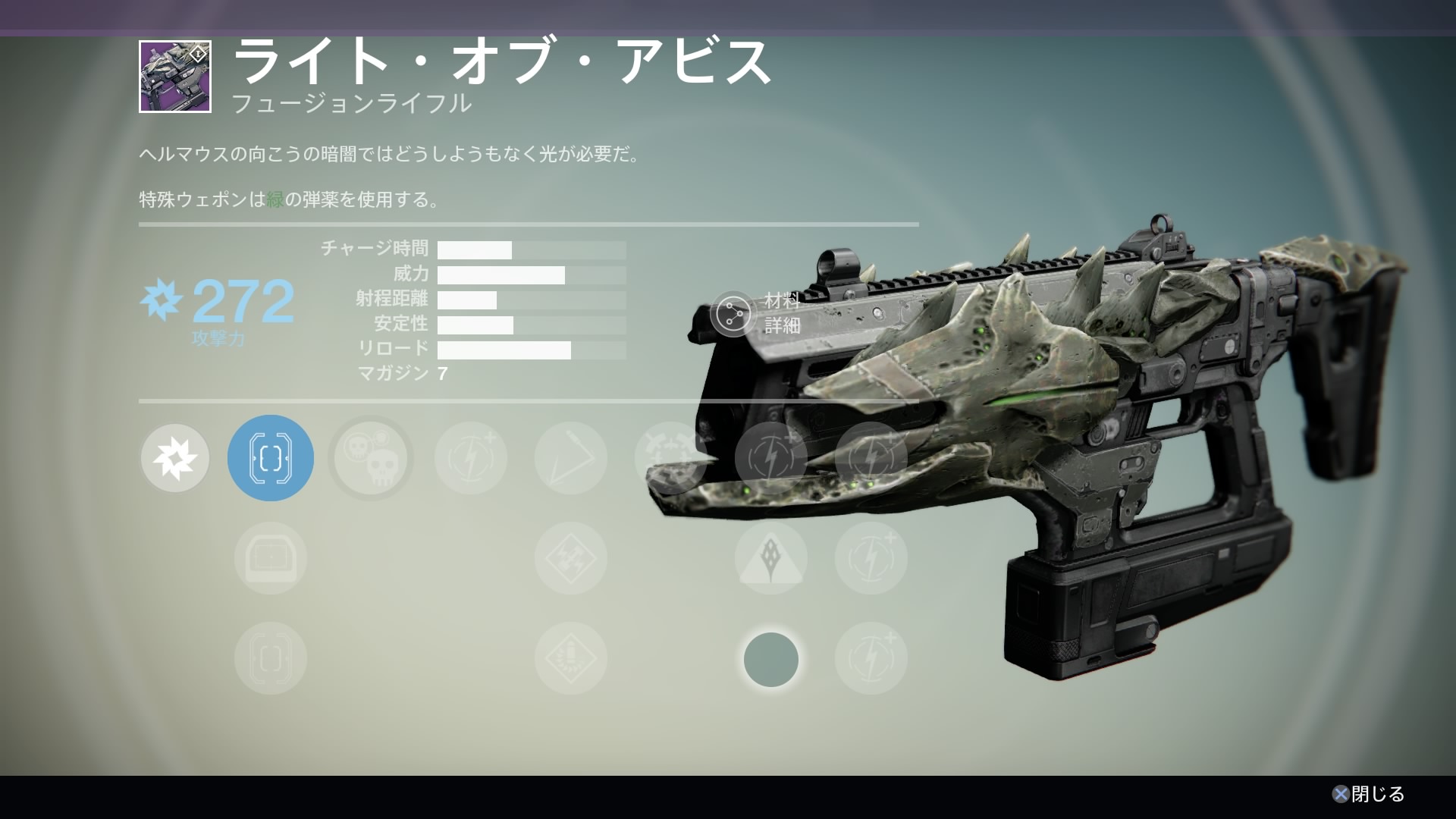1456x819 pixels.
Task: Click the weapon thumbnail beside the title
Action: [175, 77]
